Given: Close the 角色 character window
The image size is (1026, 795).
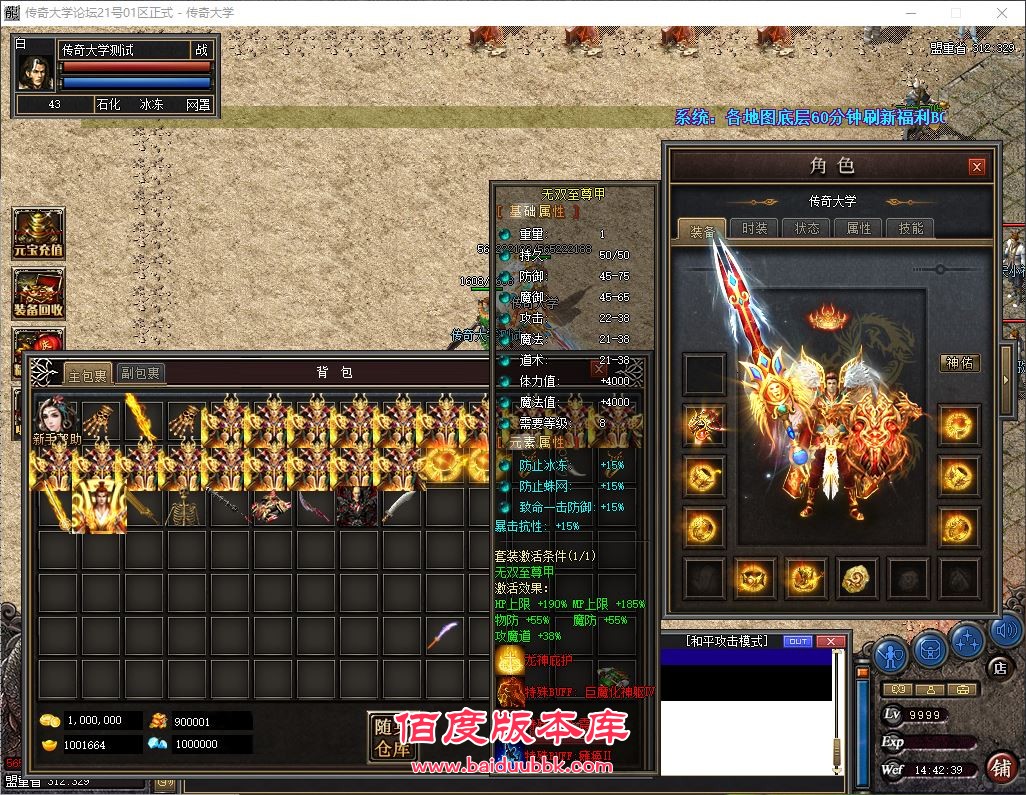Looking at the screenshot, I should coord(977,167).
